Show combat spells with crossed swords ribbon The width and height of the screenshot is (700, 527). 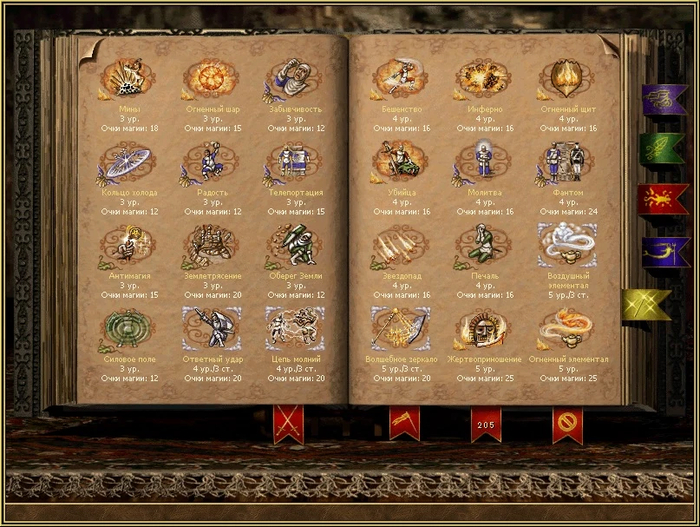pyautogui.click(x=288, y=424)
